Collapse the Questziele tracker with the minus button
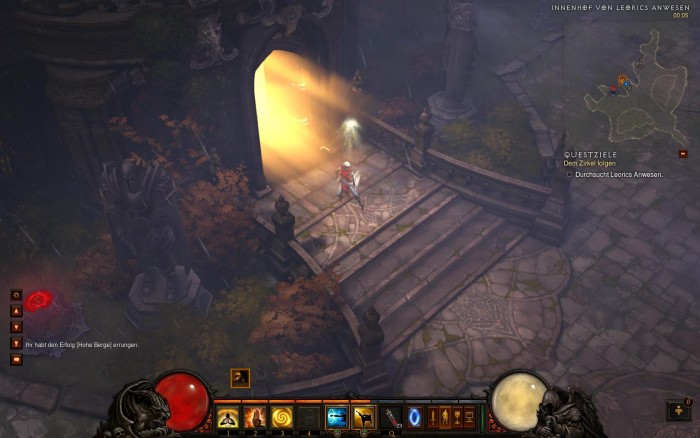Image resolution: width=700 pixels, height=438 pixels. (x=683, y=154)
